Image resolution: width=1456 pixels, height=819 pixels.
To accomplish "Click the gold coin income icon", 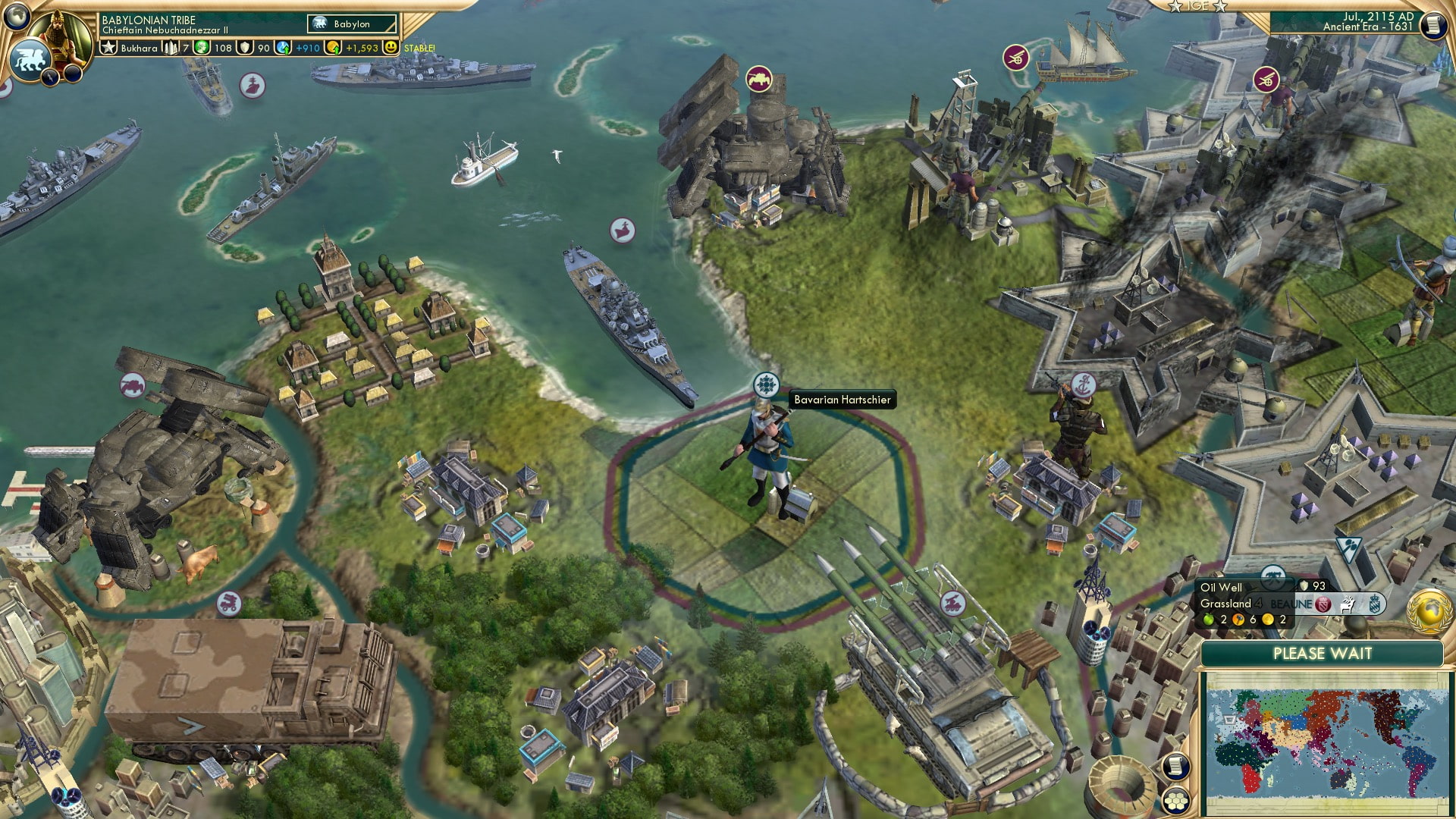I will point(334,47).
